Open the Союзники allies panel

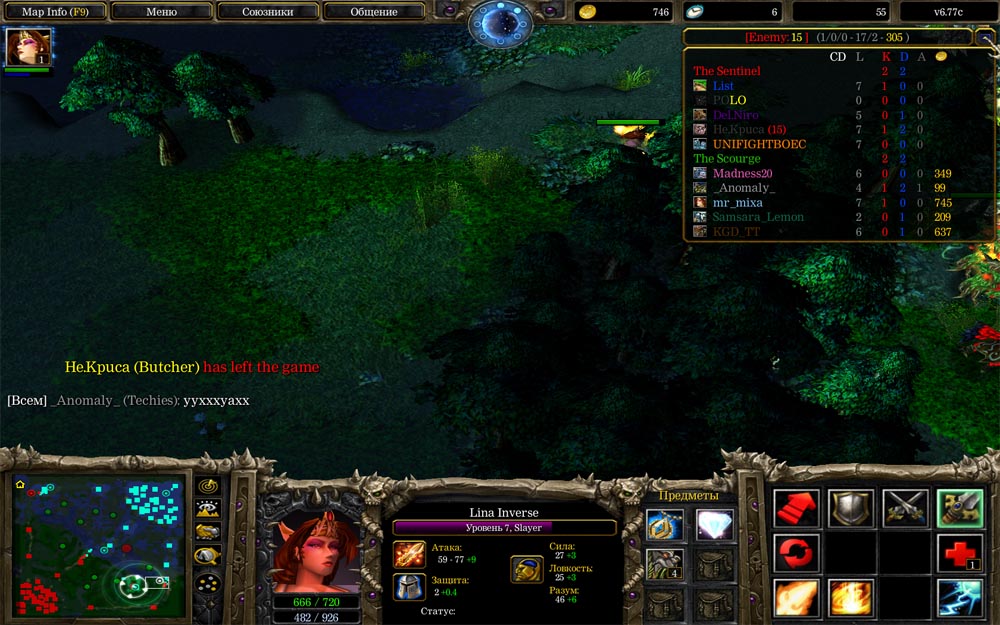coord(267,12)
